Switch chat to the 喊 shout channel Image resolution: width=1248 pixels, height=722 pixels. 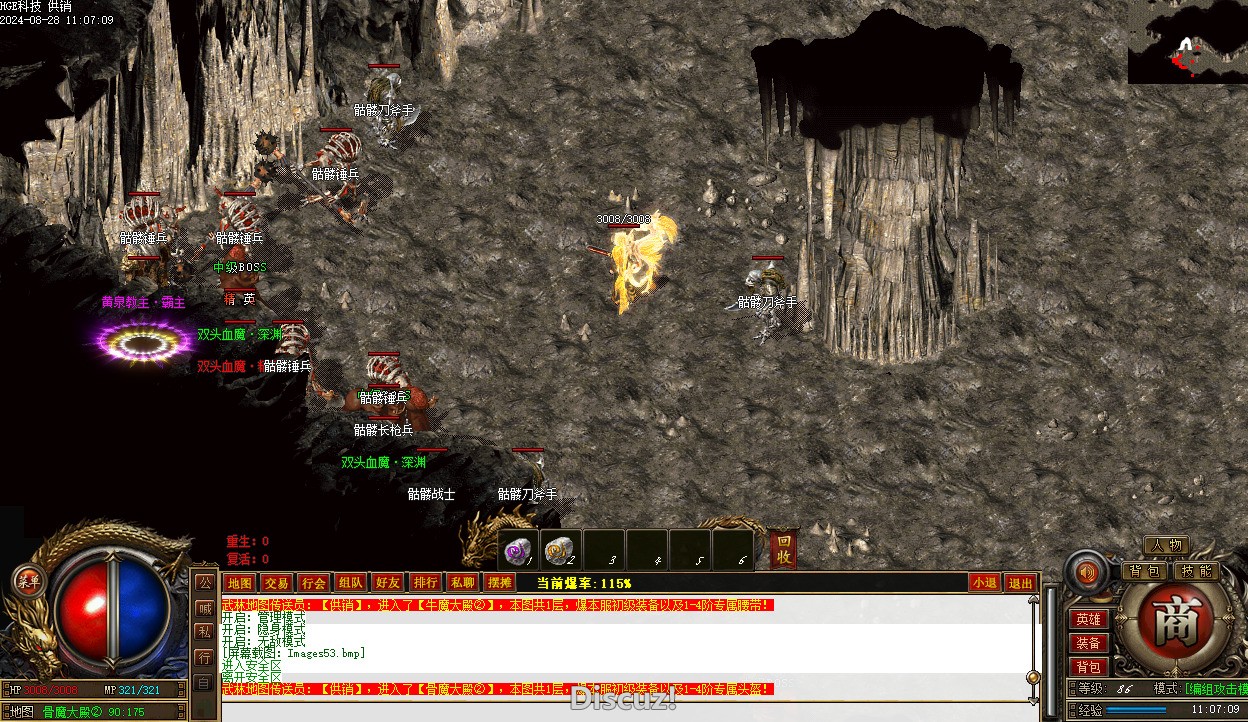coord(204,607)
